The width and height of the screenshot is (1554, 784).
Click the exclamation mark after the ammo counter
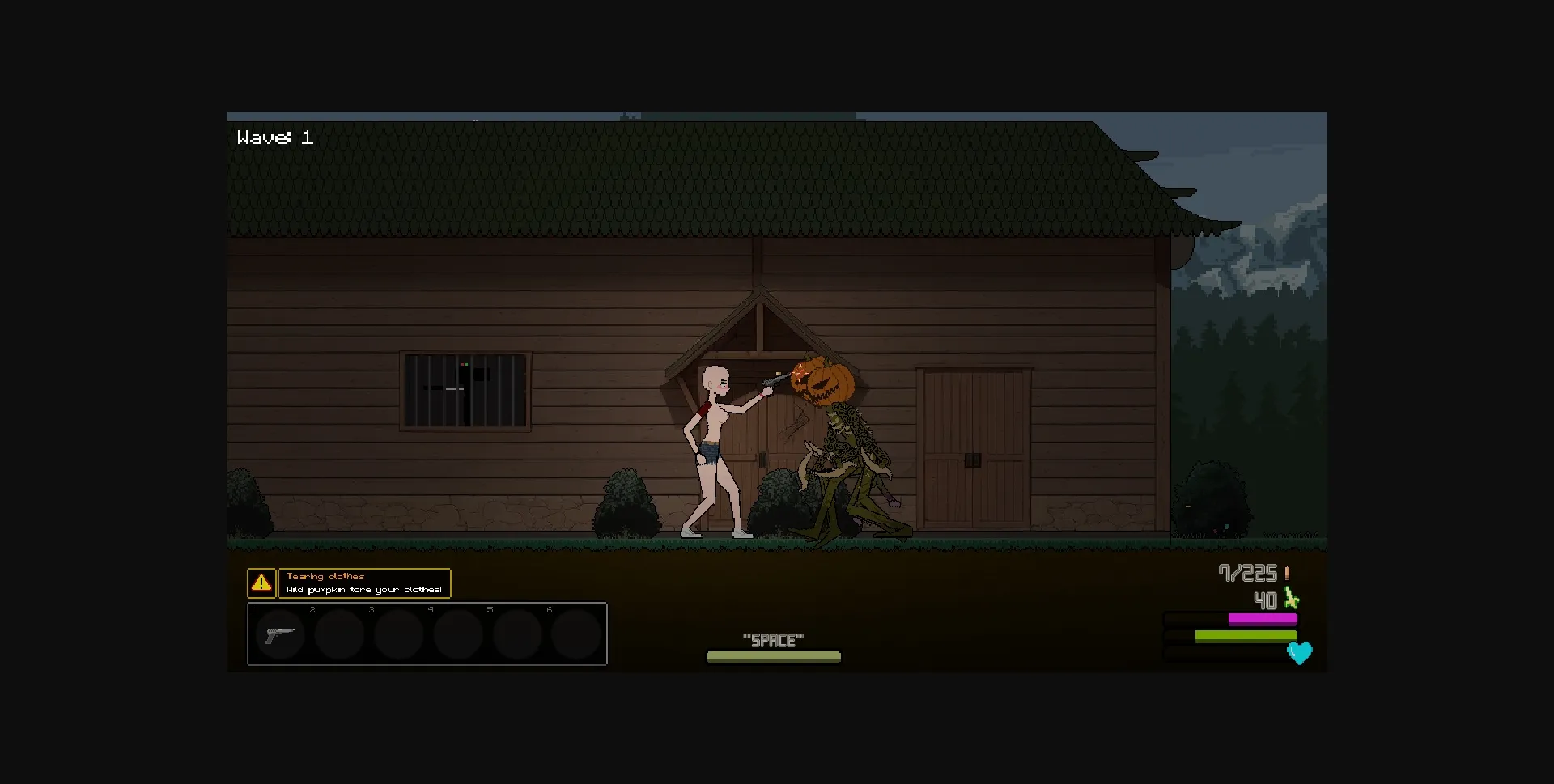[1287, 573]
